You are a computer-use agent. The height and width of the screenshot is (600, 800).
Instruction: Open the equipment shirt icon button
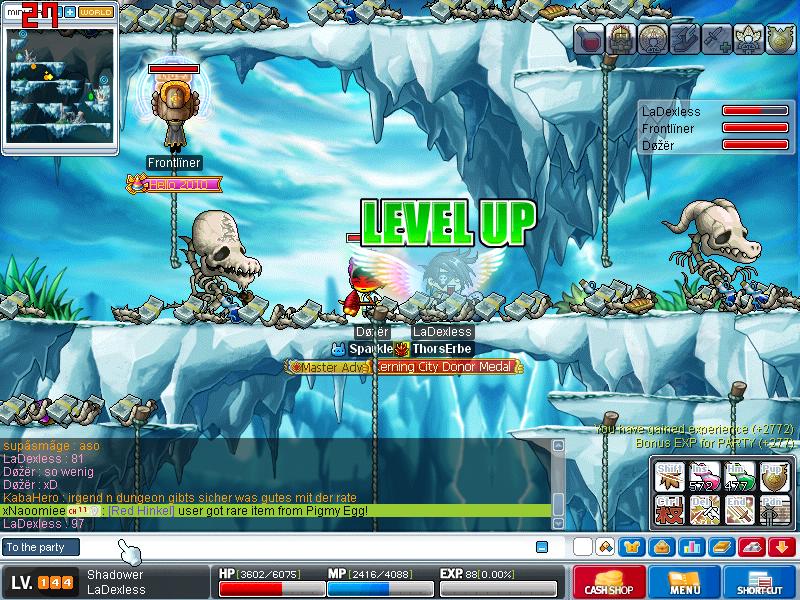pos(630,547)
